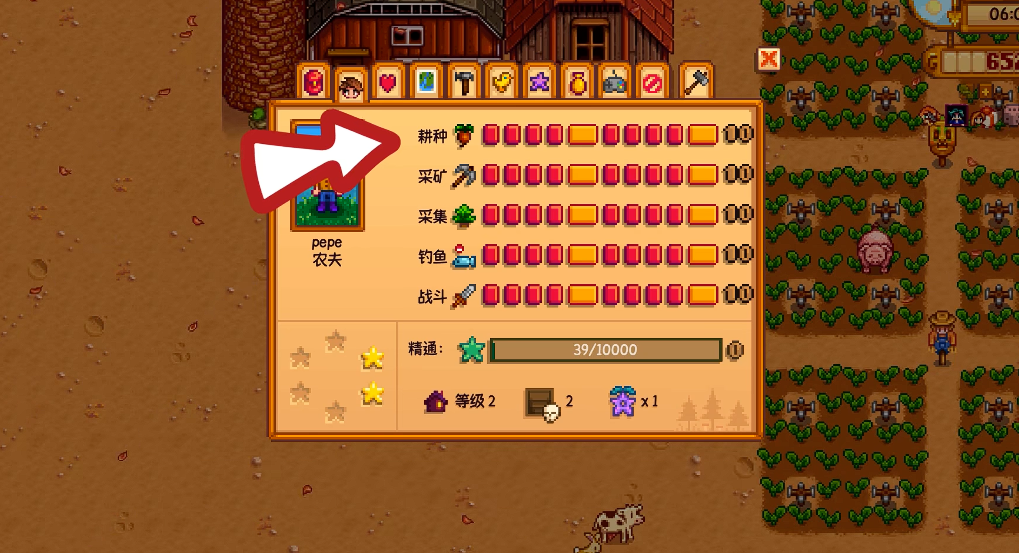
Task: Open the collections tab with the vase
Action: [577, 82]
